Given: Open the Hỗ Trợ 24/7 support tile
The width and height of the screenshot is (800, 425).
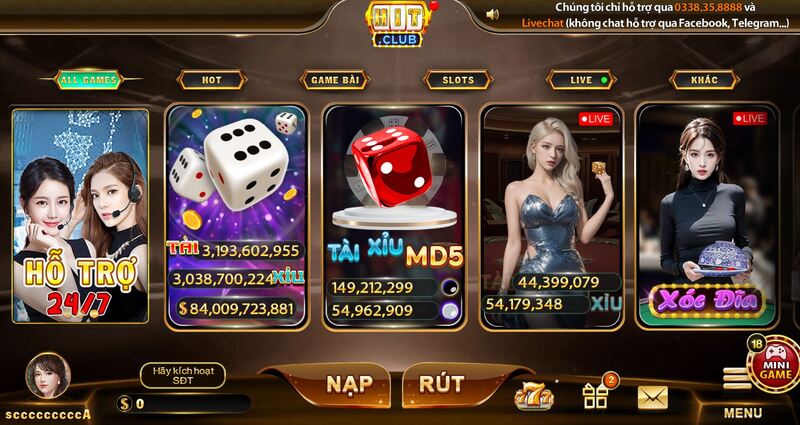Looking at the screenshot, I should 81,215.
